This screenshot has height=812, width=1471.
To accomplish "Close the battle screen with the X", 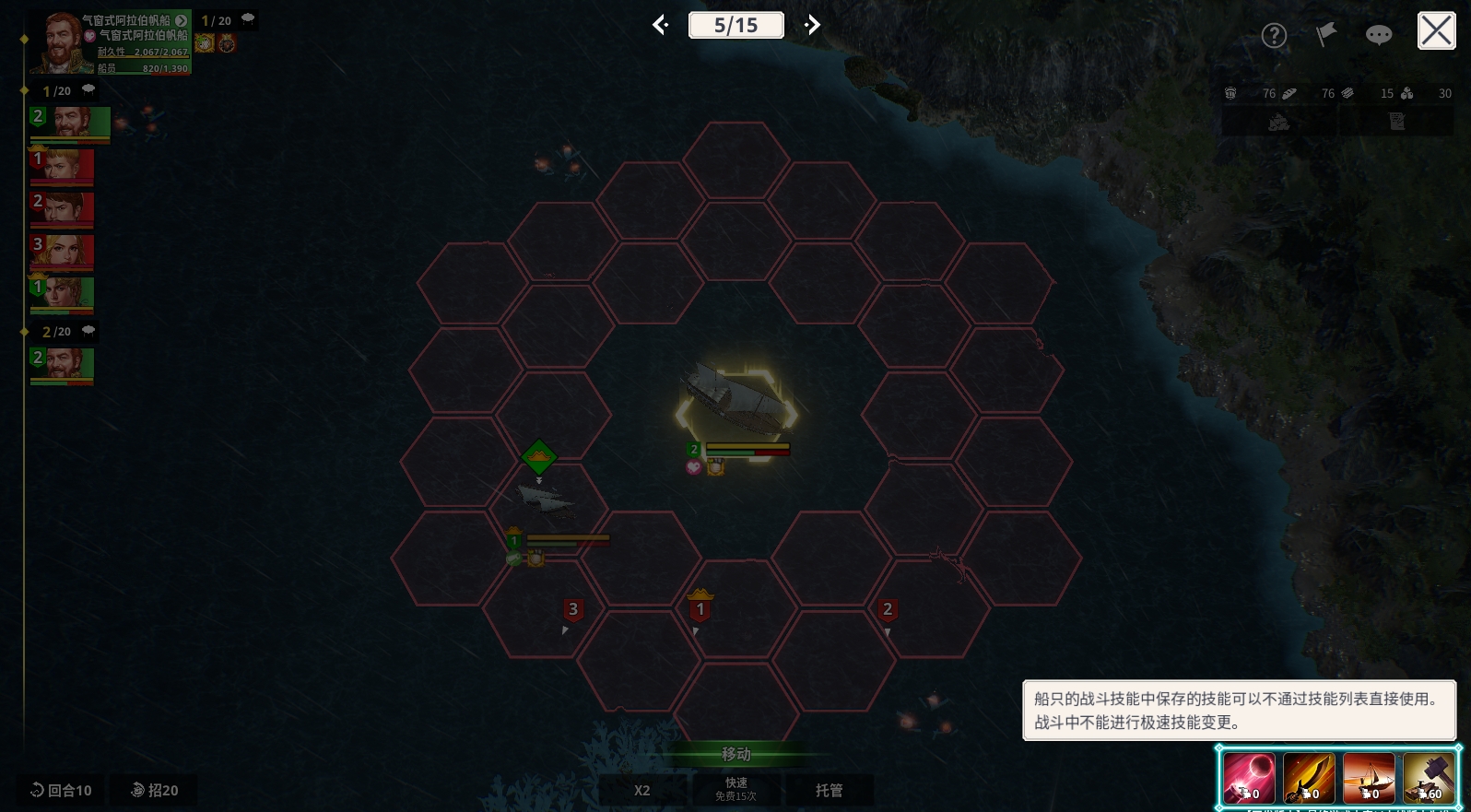I will coord(1436,31).
